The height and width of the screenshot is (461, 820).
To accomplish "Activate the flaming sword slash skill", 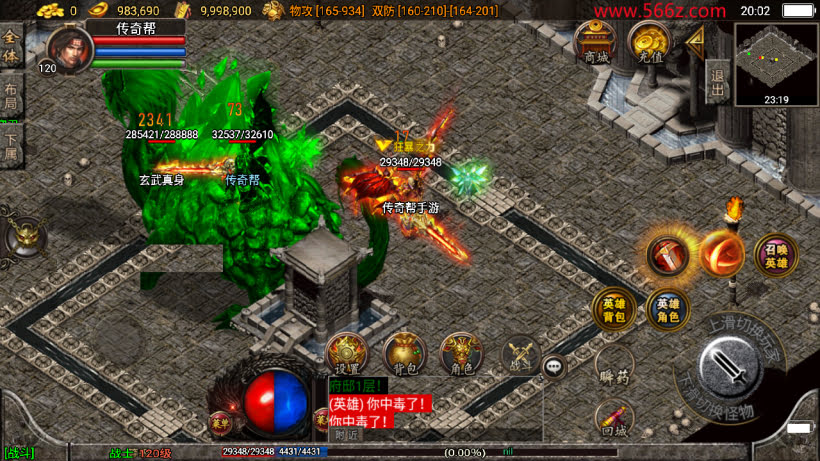I will [666, 254].
